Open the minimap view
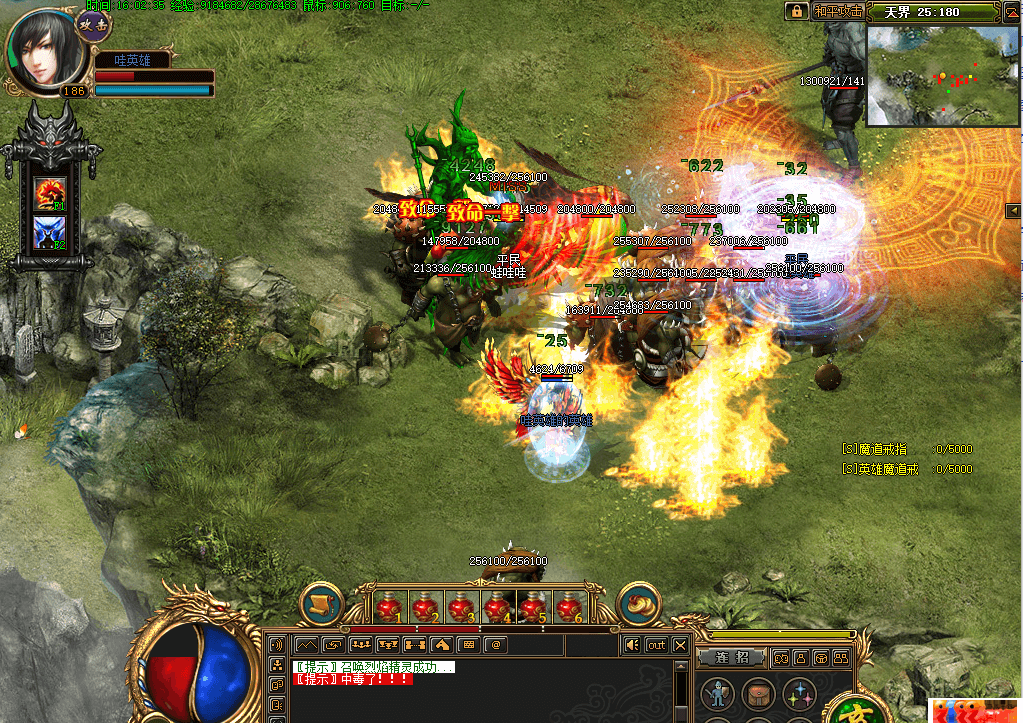The image size is (1023, 723). coord(942,76)
